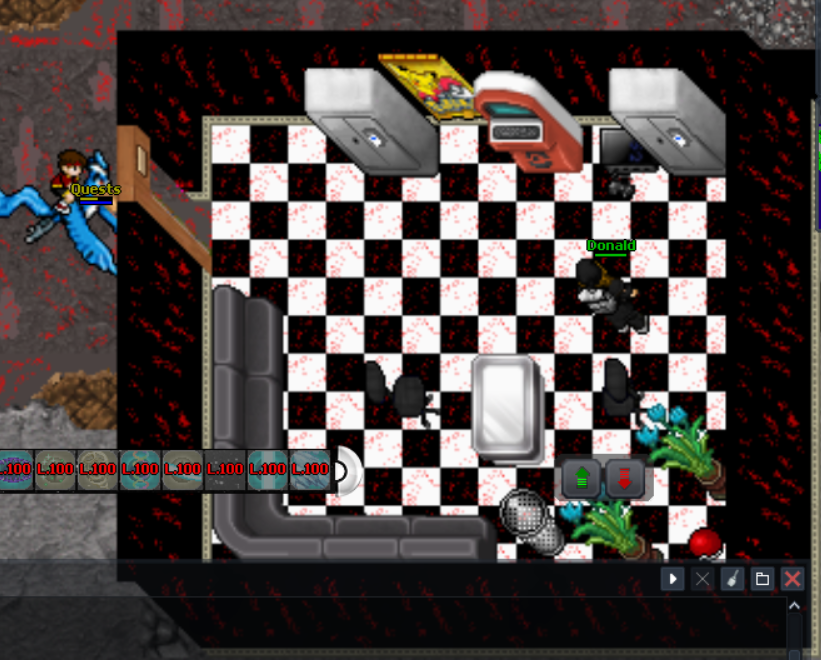Open the folder icon in chat bar
Viewport: 821px width, 660px height.
click(x=762, y=579)
